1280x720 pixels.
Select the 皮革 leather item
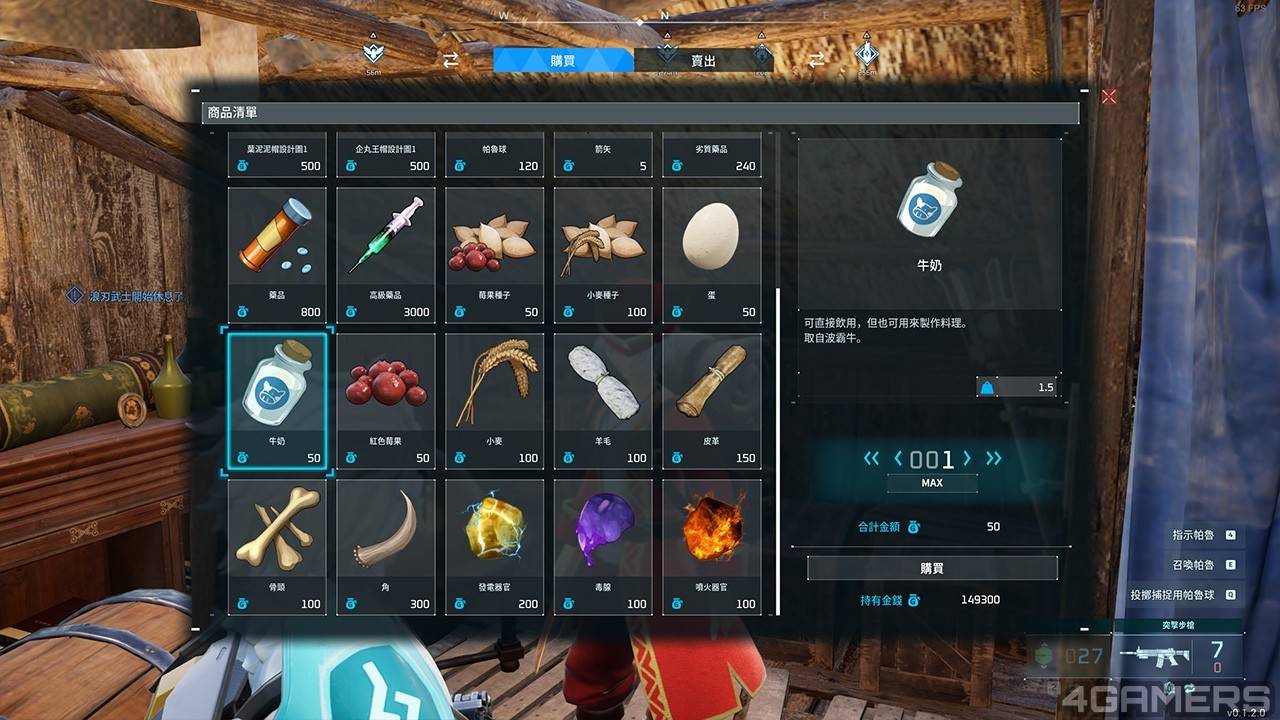711,400
